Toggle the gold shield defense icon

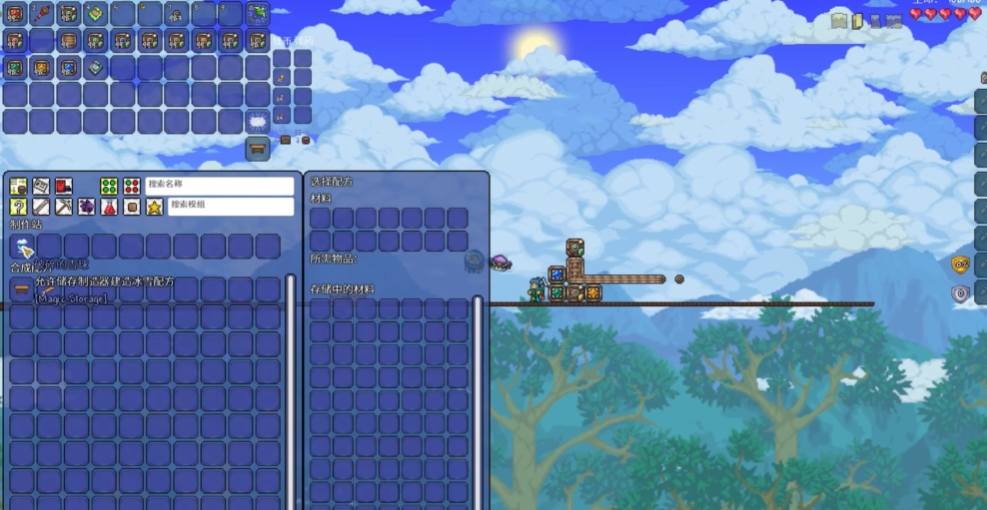pos(960,264)
